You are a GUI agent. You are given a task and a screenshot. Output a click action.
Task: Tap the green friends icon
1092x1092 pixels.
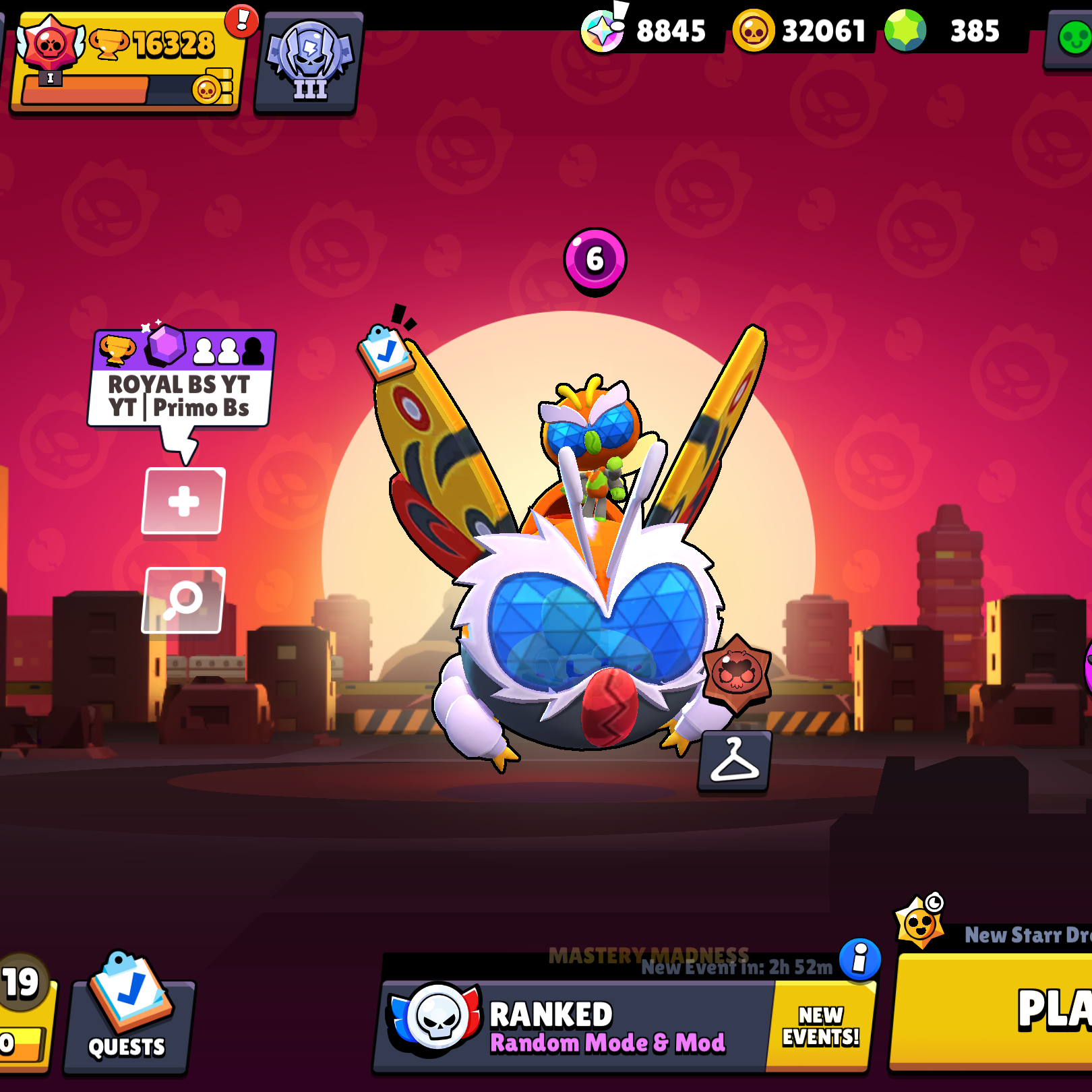pyautogui.click(x=1072, y=38)
